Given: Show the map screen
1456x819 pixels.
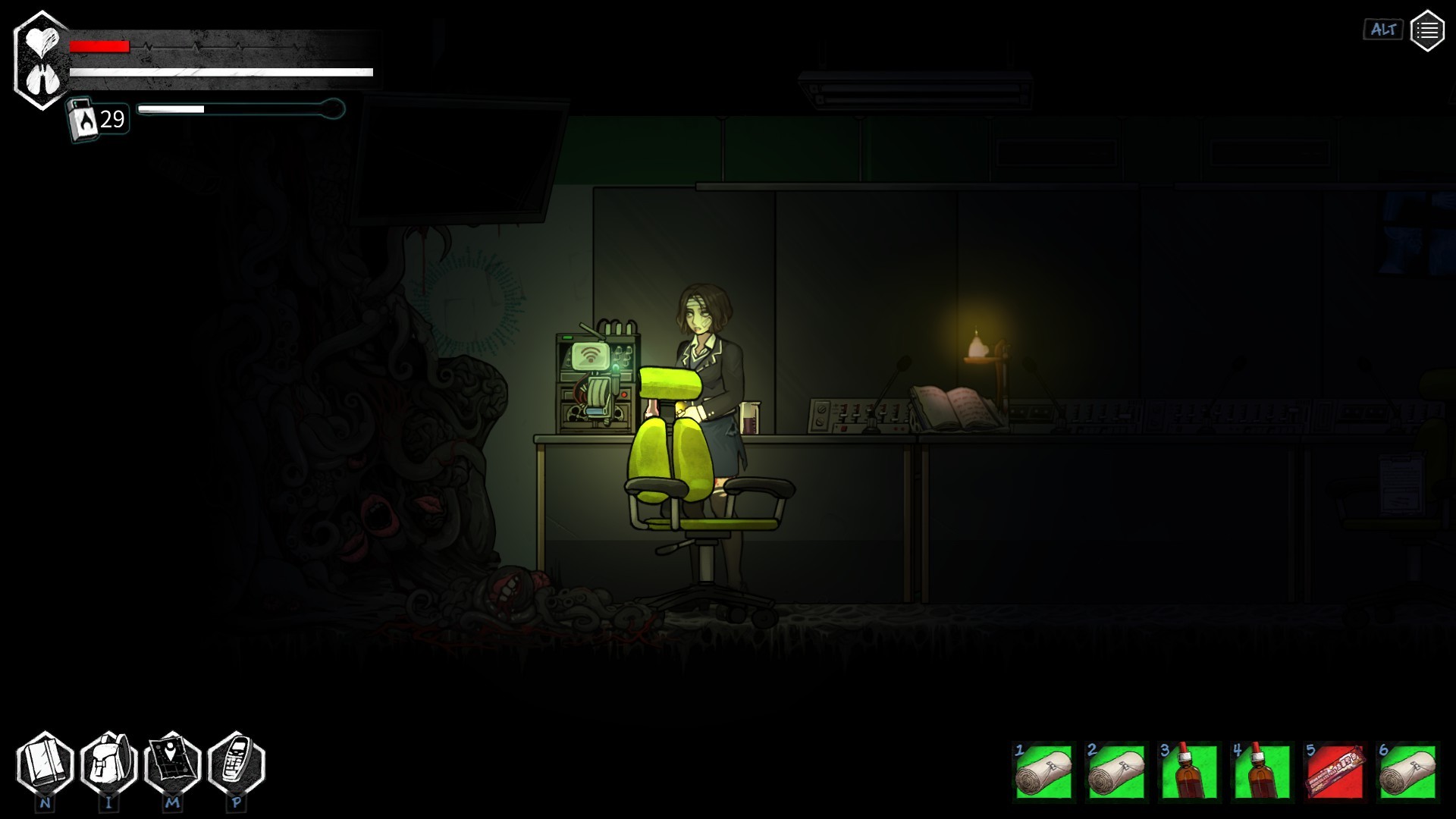Looking at the screenshot, I should tap(172, 764).
